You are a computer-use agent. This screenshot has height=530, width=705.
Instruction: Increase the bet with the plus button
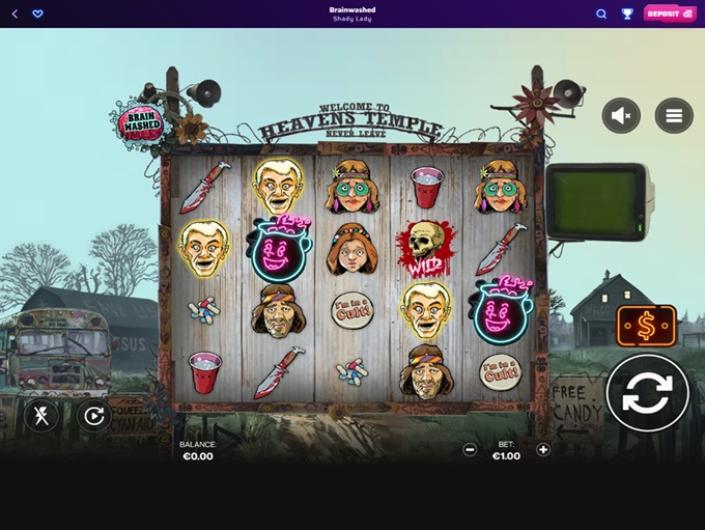543,449
